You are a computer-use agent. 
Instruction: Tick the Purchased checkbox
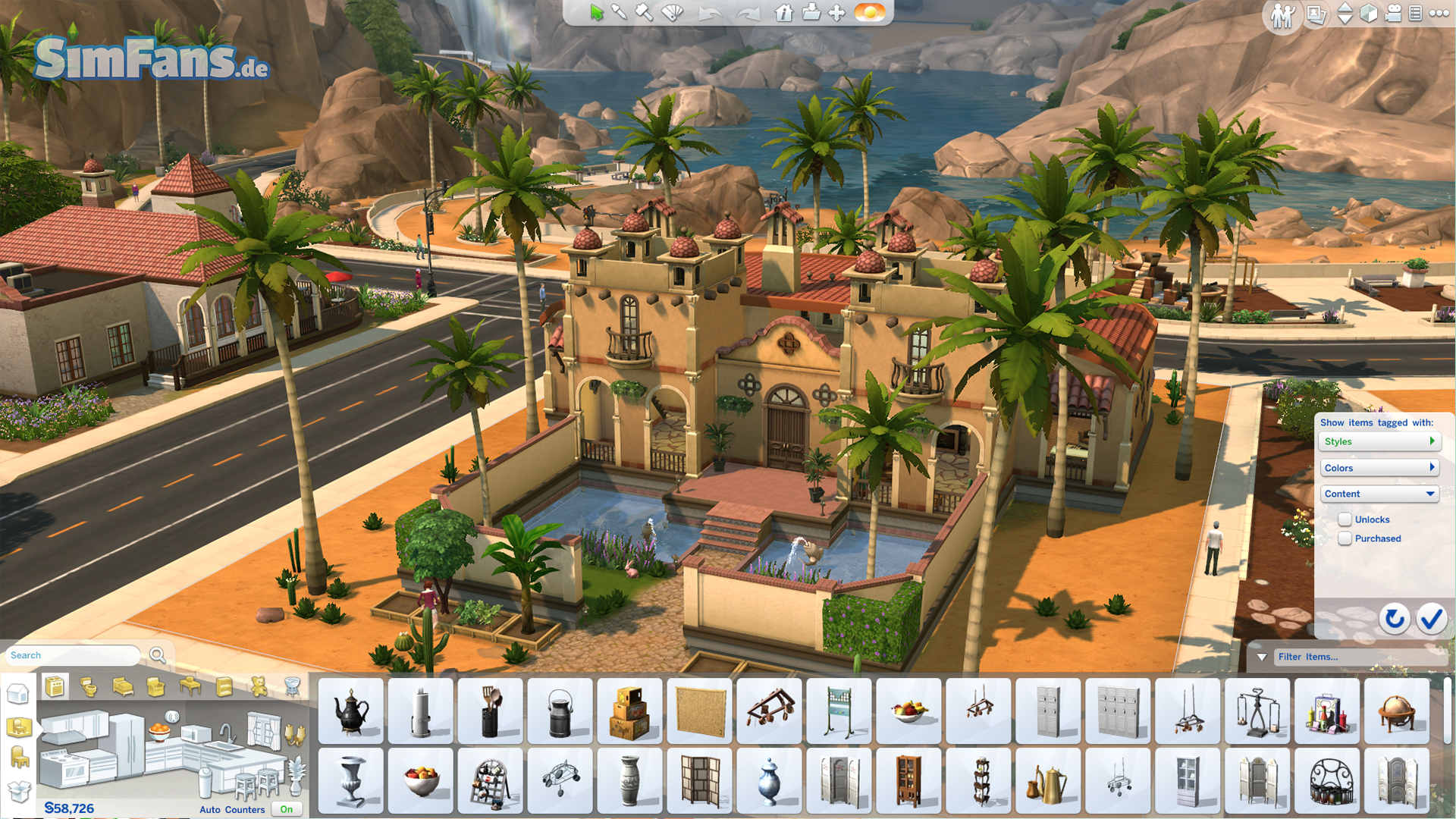(x=1345, y=538)
